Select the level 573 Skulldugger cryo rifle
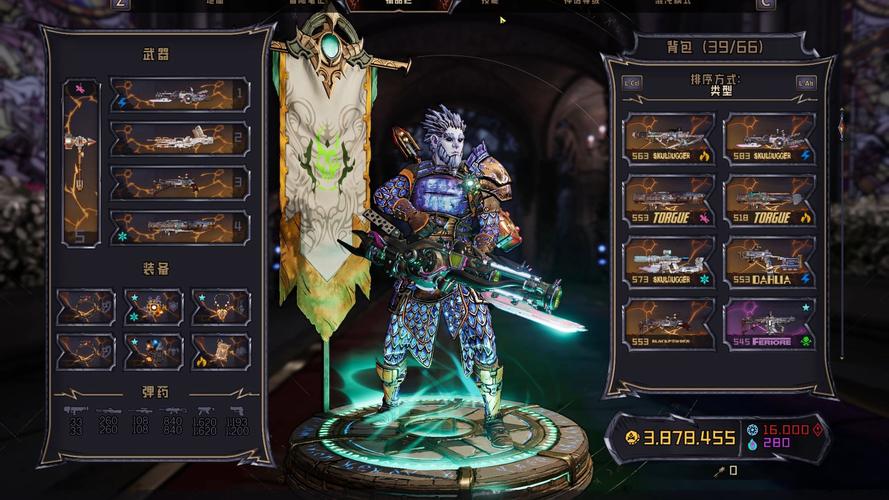 point(669,262)
